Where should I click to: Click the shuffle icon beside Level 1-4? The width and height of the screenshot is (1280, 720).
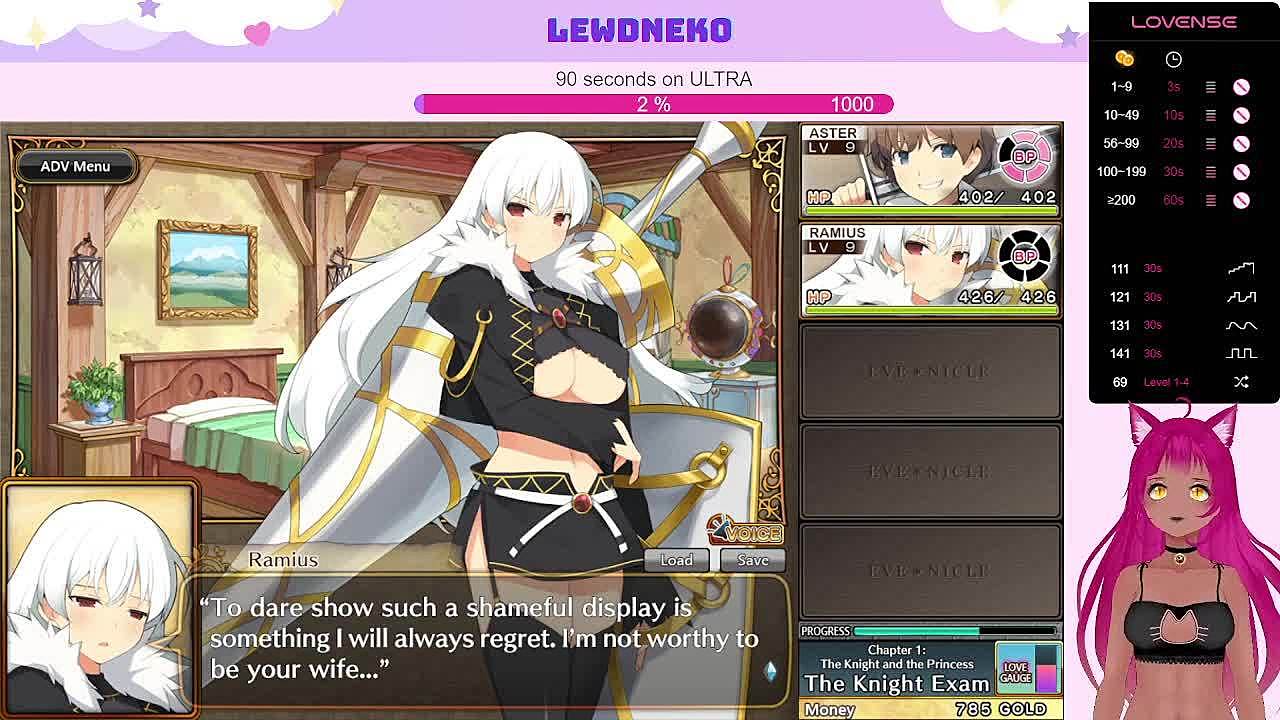1241,382
